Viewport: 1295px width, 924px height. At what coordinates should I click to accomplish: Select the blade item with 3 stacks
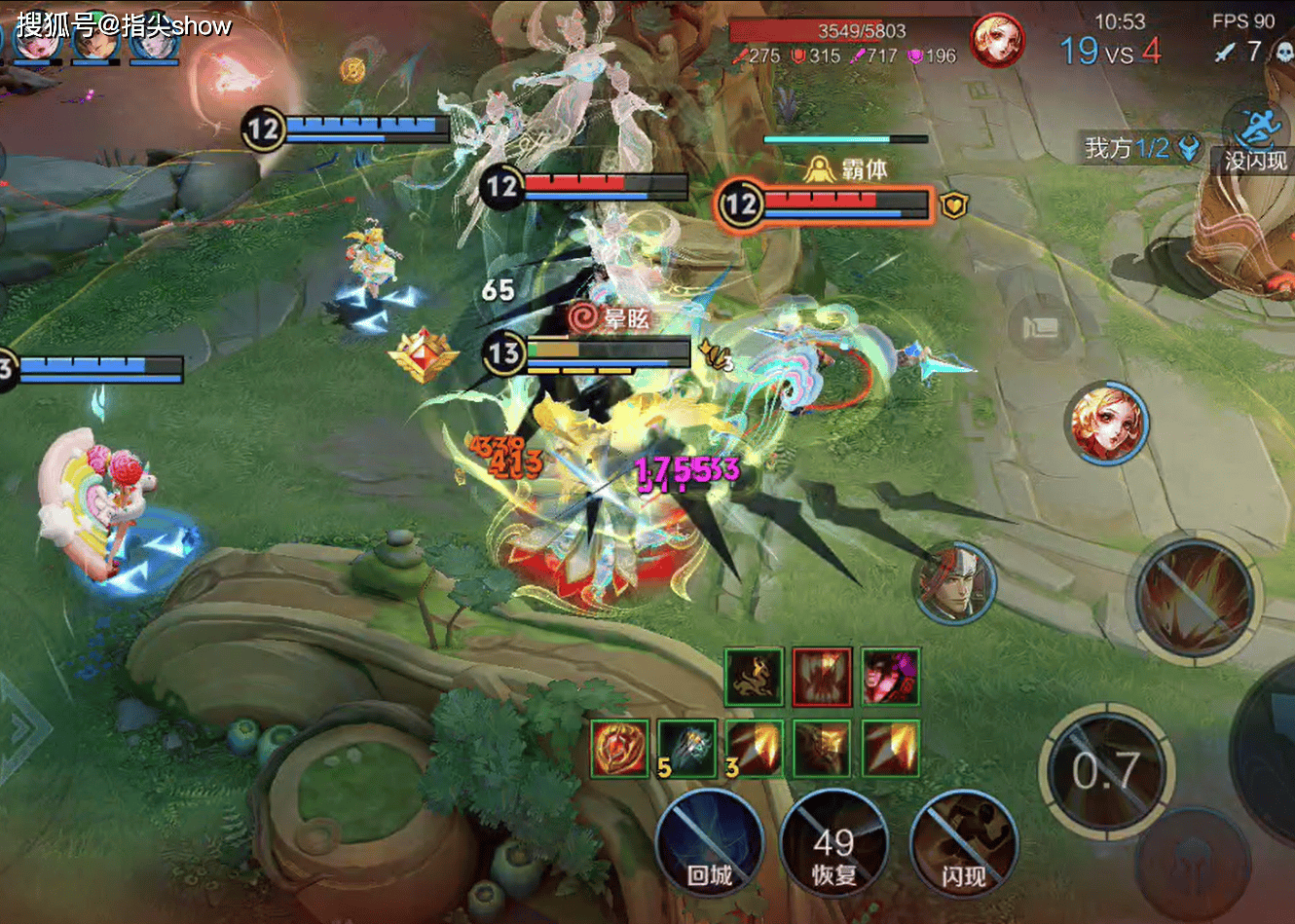(754, 748)
